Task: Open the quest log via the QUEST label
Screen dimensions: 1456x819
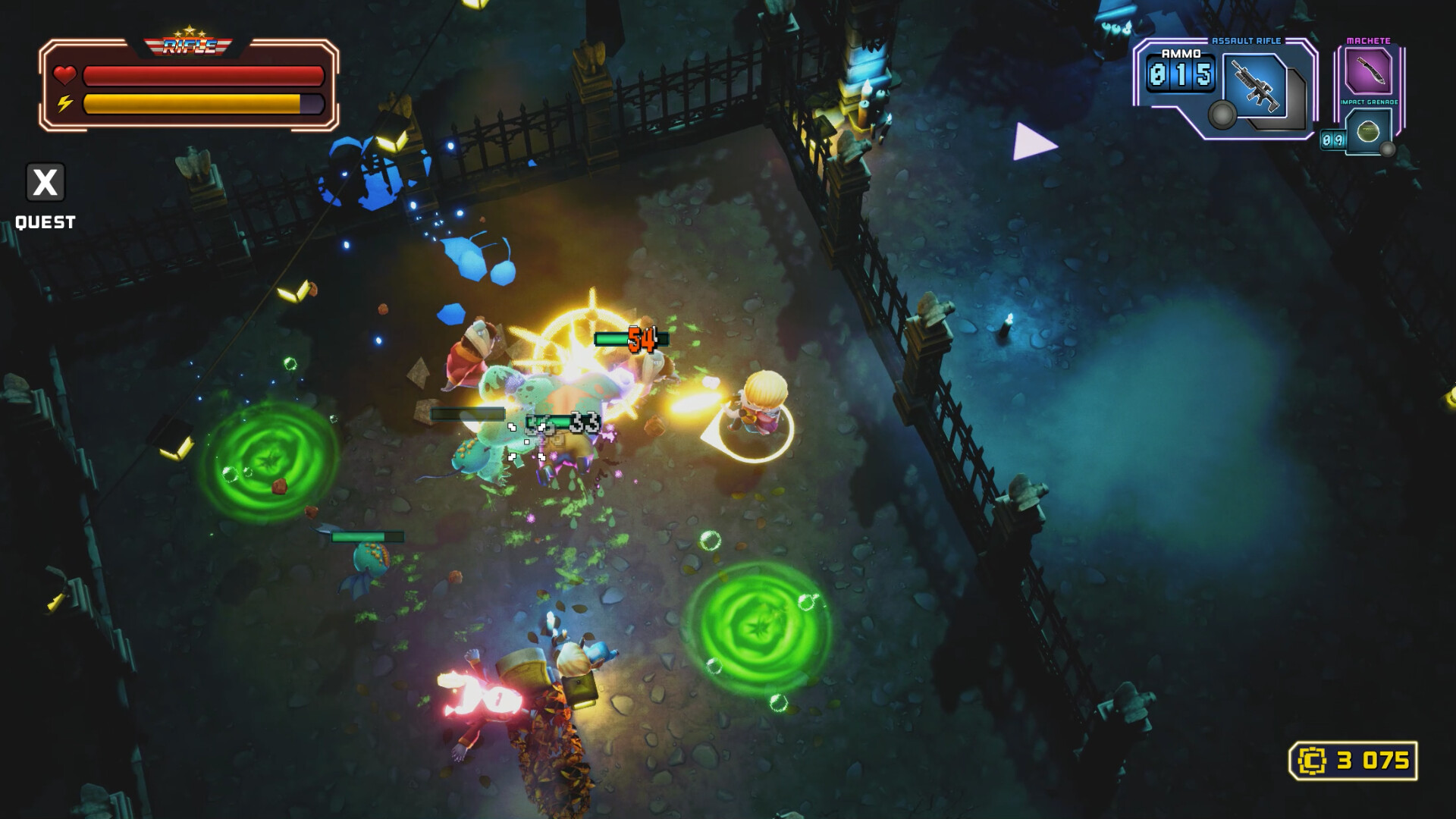Action: coord(44,222)
